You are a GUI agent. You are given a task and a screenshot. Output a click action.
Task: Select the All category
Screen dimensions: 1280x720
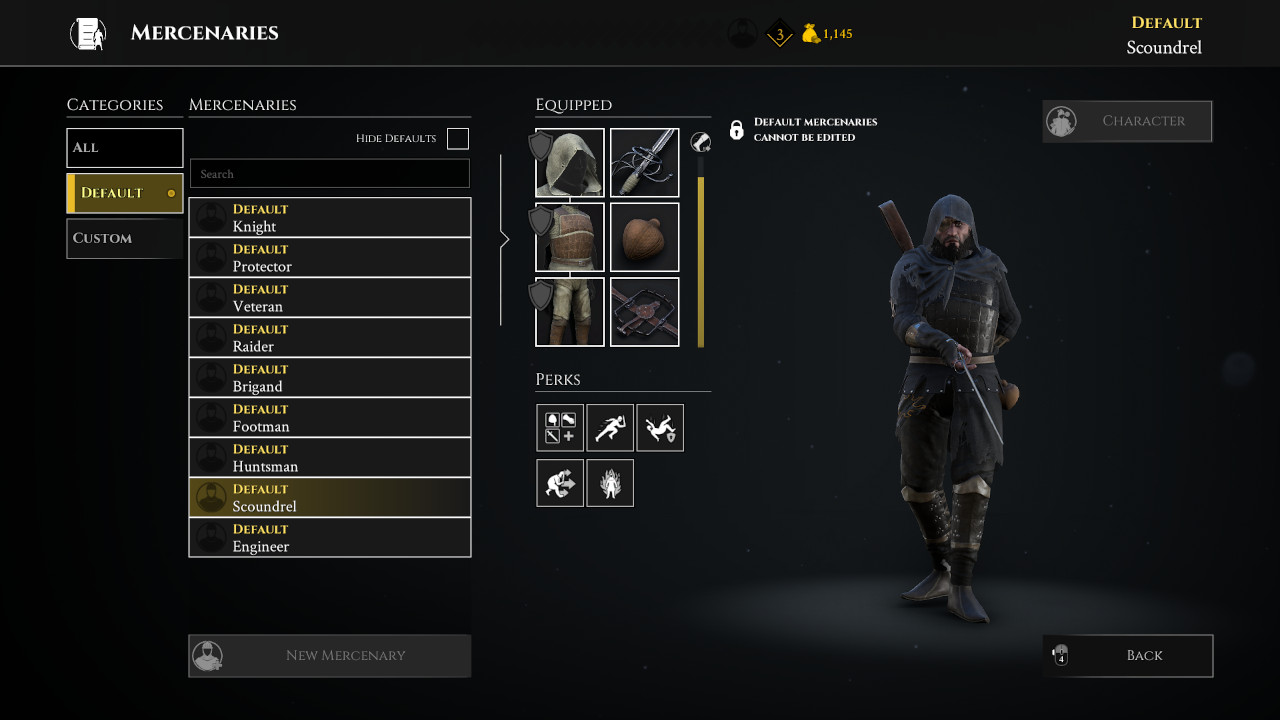tap(125, 148)
